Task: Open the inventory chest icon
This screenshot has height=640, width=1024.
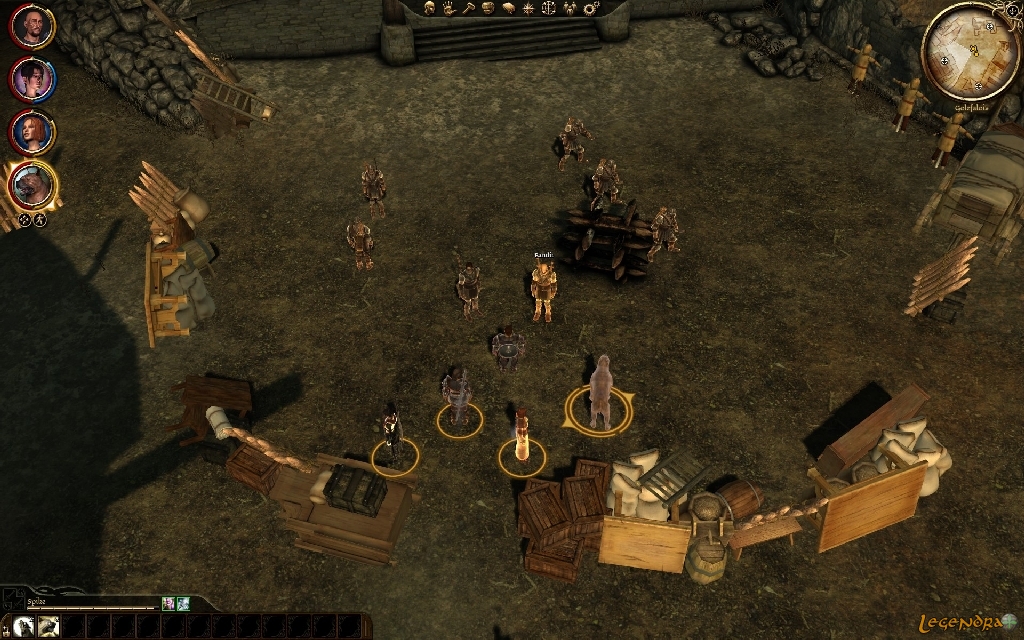Action: [x=488, y=8]
